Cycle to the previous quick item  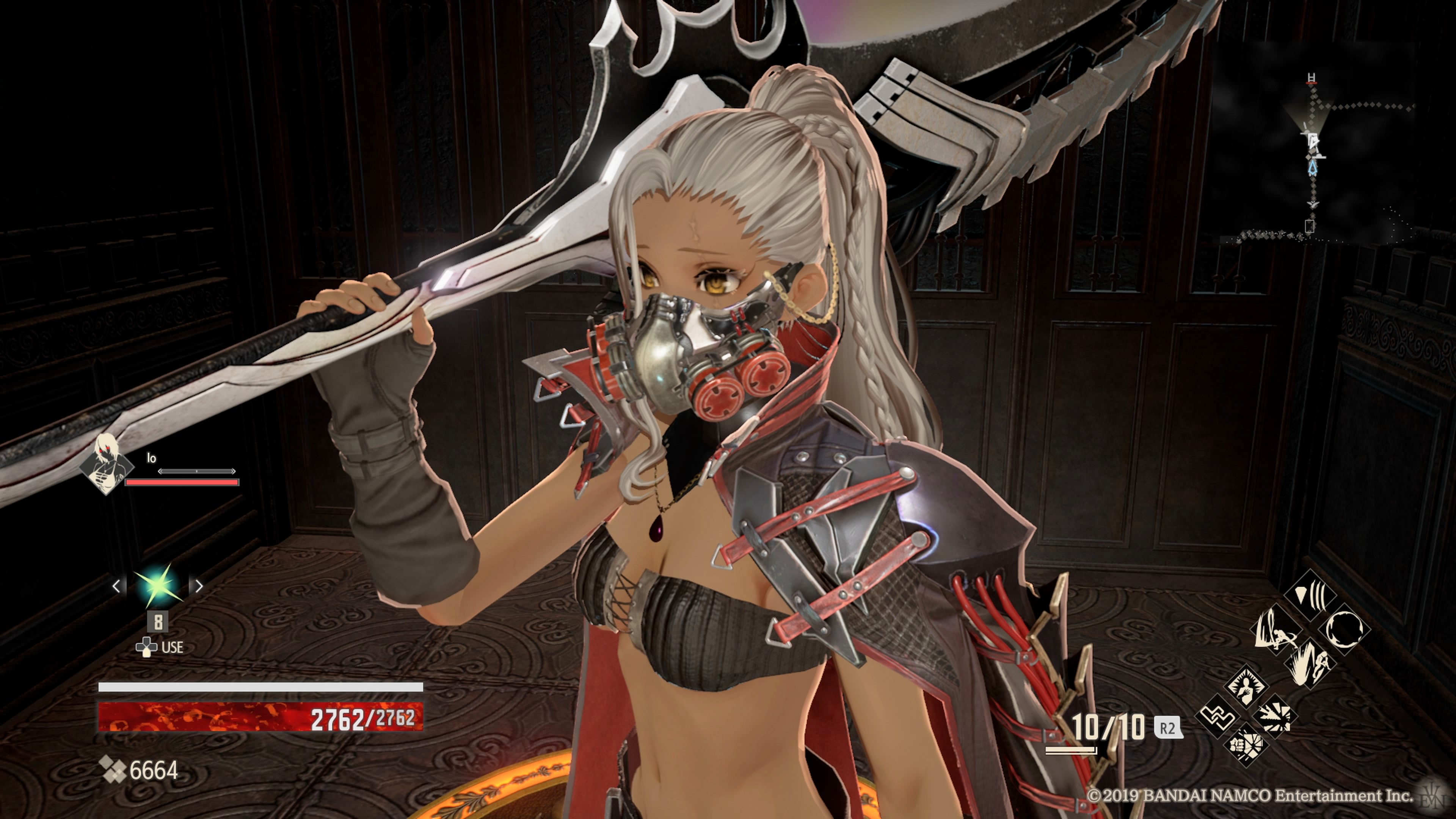pyautogui.click(x=116, y=586)
